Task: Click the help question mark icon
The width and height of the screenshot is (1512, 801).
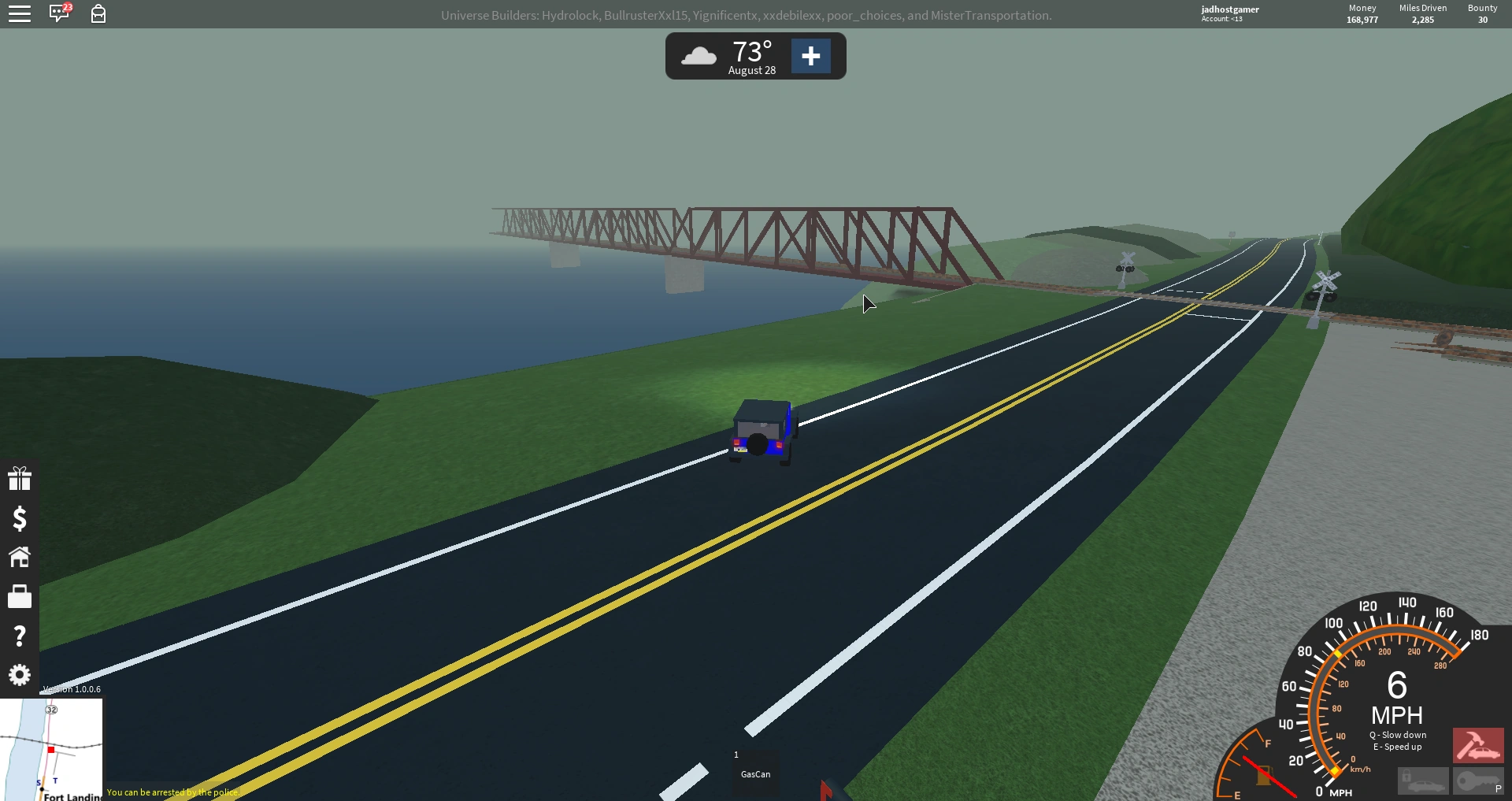Action: click(20, 636)
